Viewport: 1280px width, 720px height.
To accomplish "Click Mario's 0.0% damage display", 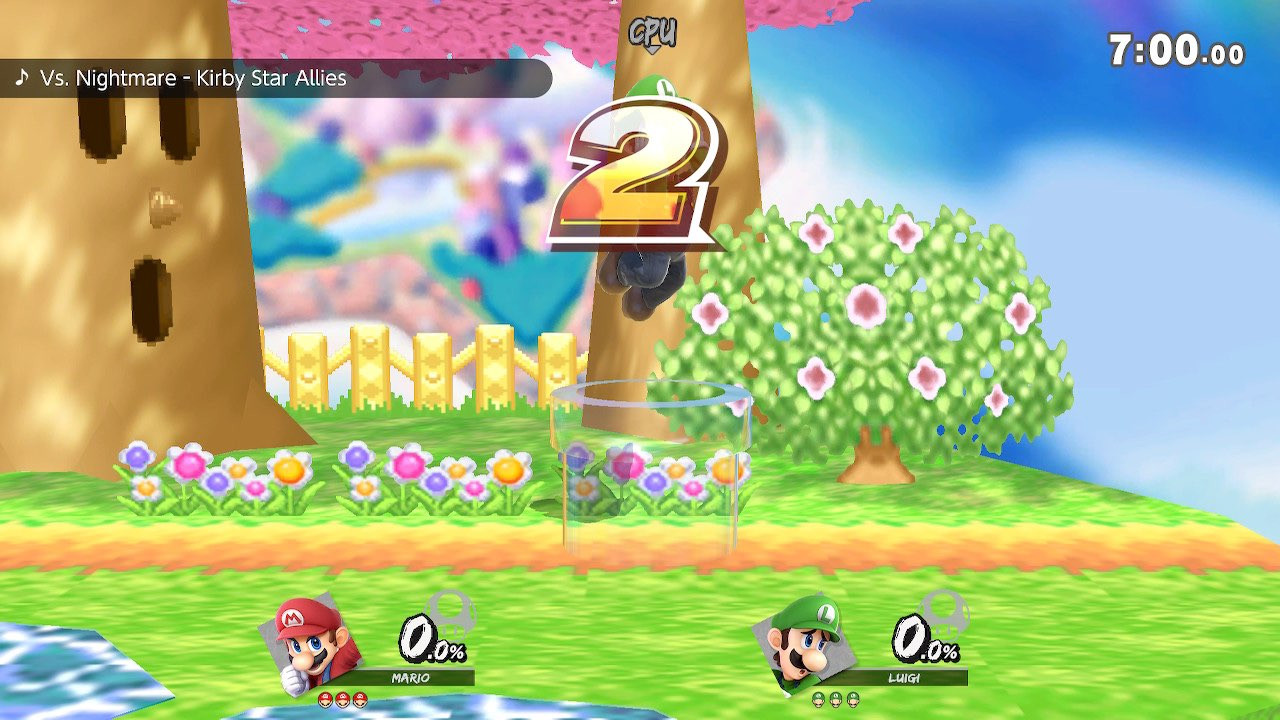I will tap(430, 638).
